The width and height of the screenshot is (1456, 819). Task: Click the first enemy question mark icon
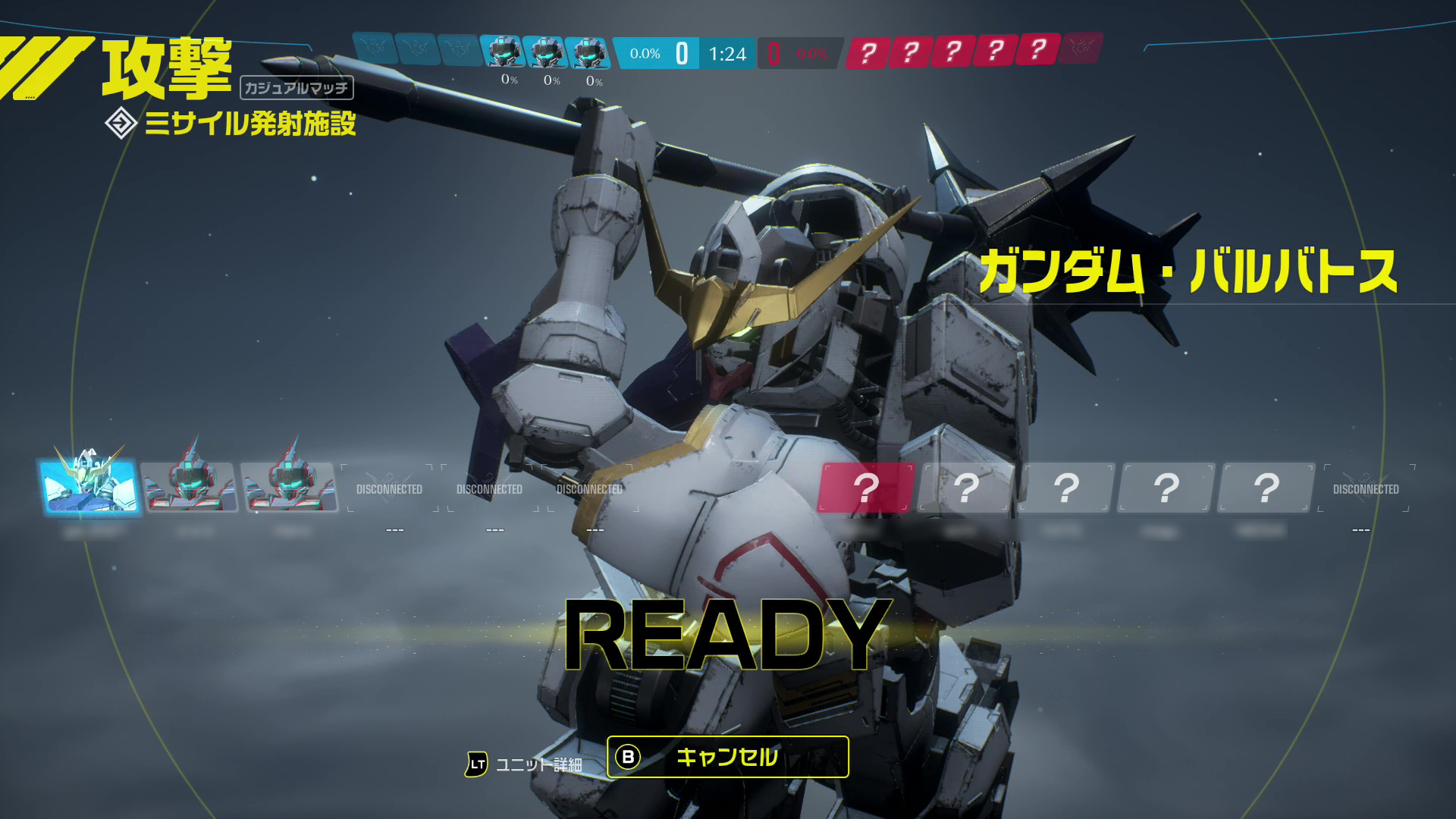(x=868, y=53)
